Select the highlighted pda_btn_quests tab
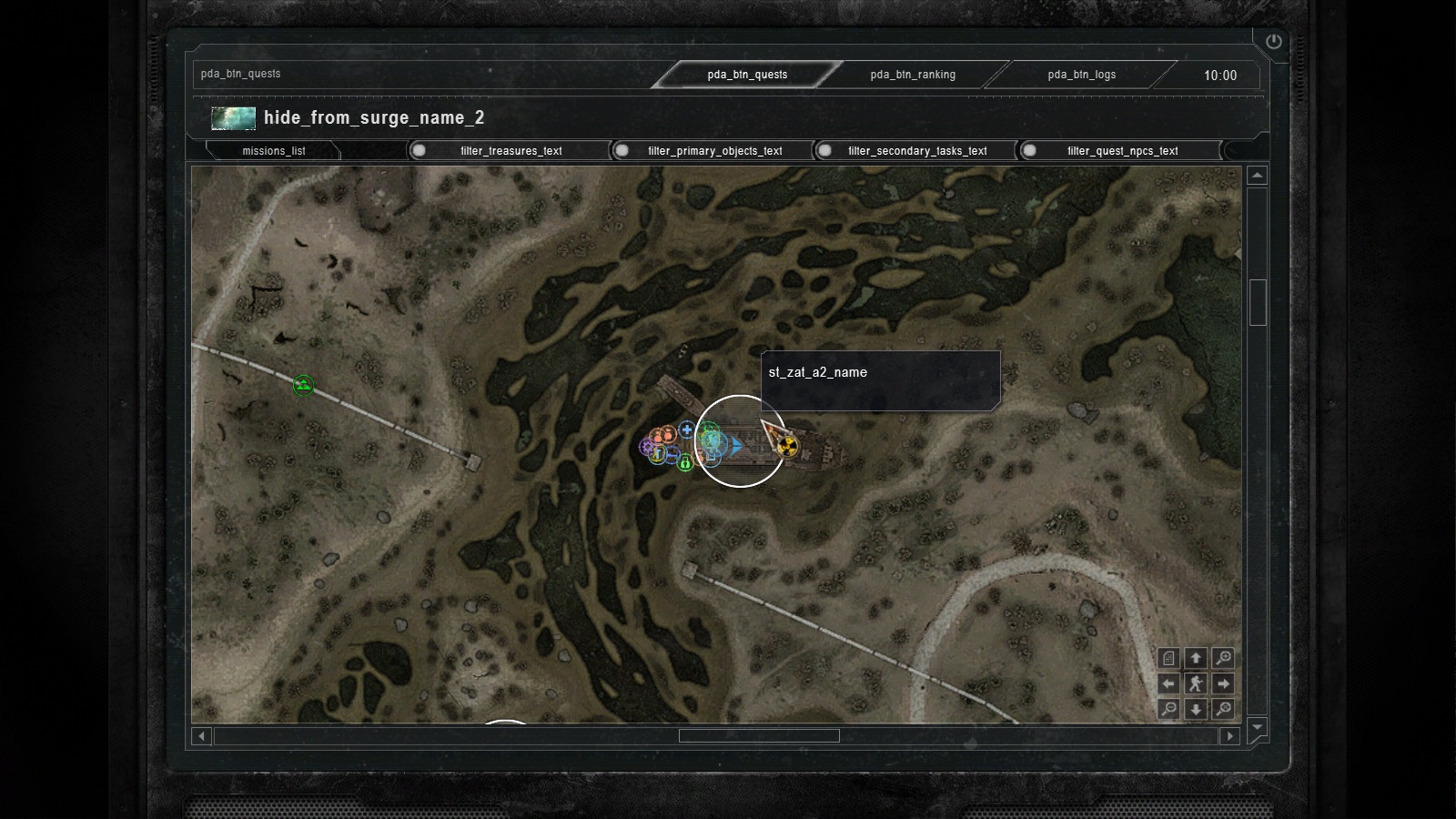Viewport: 1456px width, 819px height. pos(747,75)
